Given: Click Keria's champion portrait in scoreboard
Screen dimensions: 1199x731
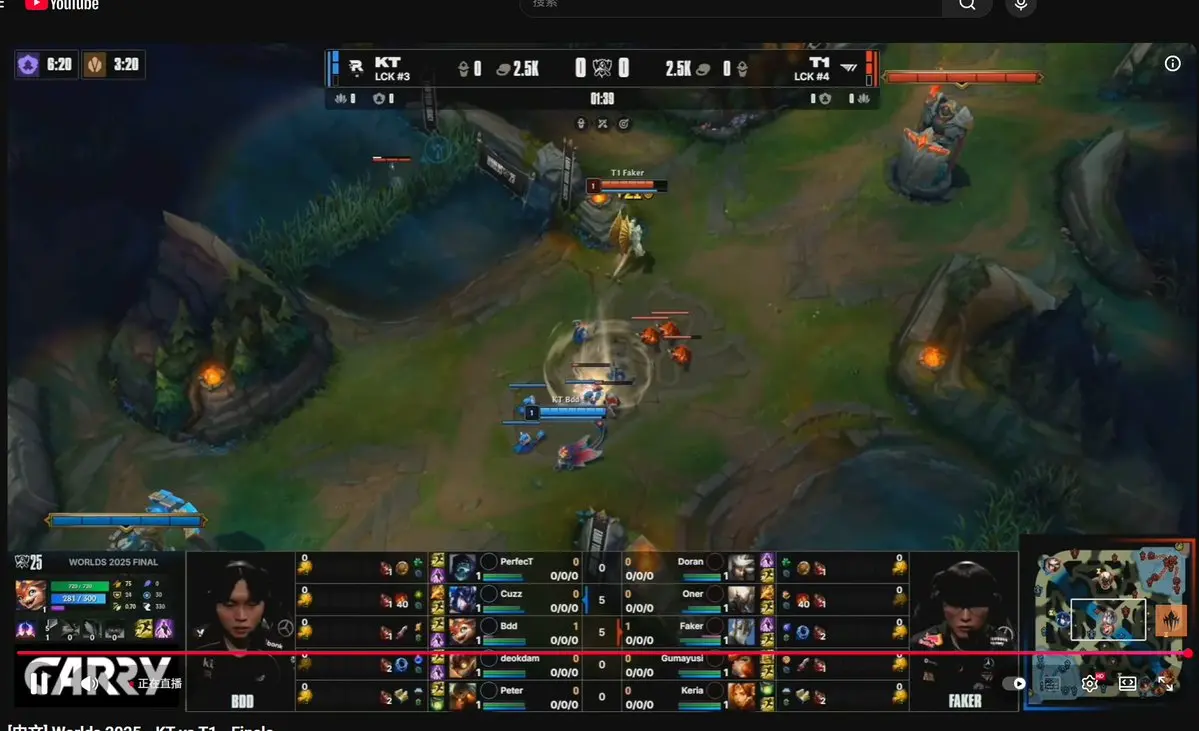Looking at the screenshot, I should (x=741, y=696).
